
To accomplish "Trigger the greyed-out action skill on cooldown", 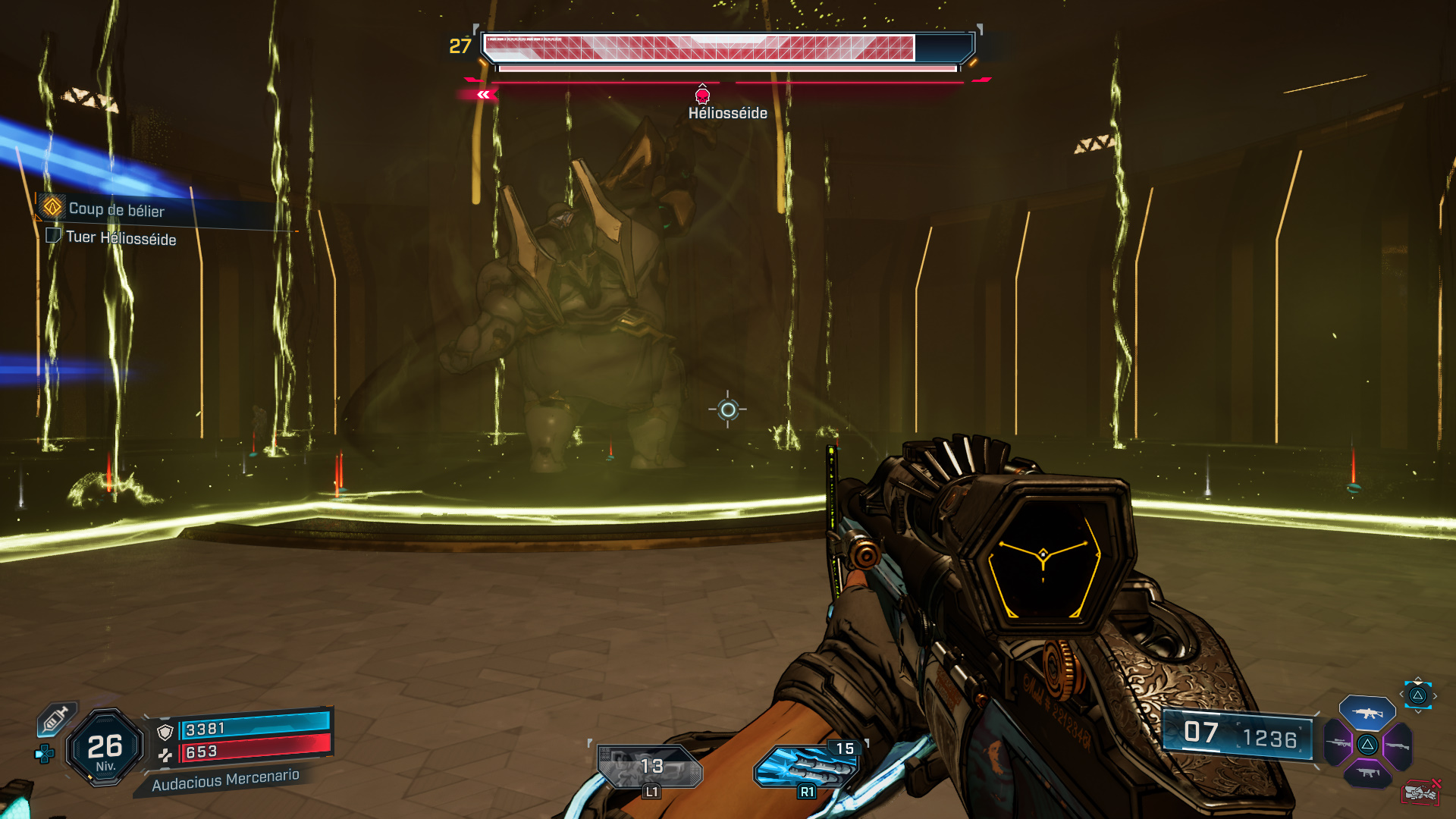I will tap(650, 767).
